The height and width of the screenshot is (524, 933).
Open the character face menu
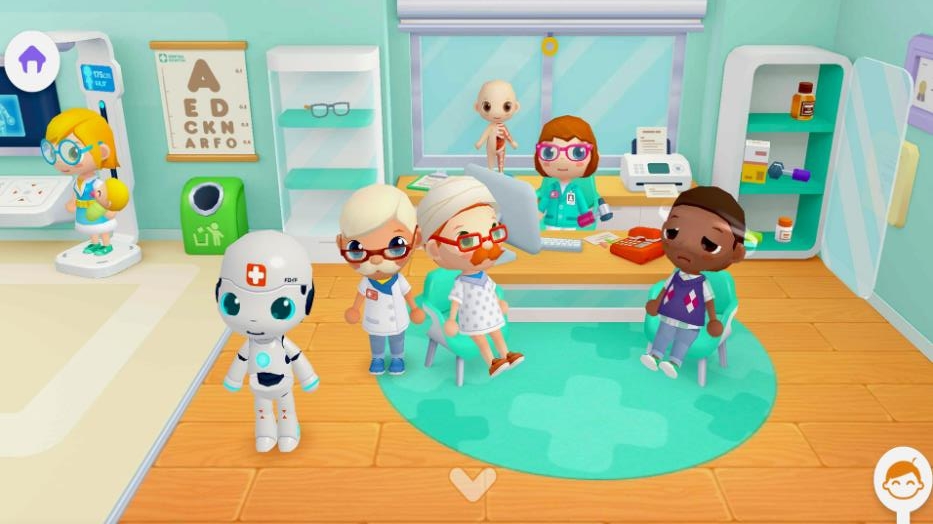pos(902,479)
